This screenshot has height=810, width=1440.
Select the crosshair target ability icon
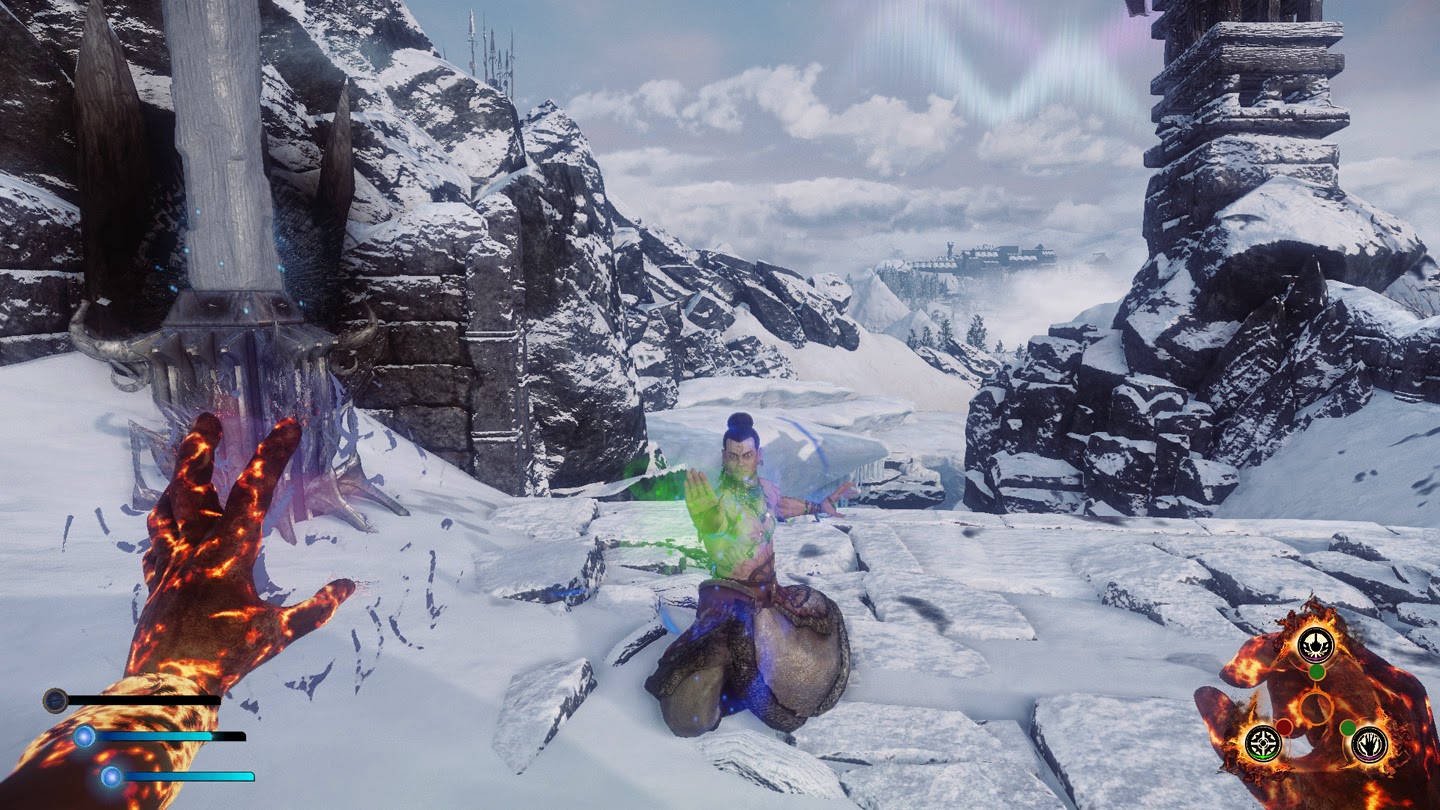[x=1263, y=742]
